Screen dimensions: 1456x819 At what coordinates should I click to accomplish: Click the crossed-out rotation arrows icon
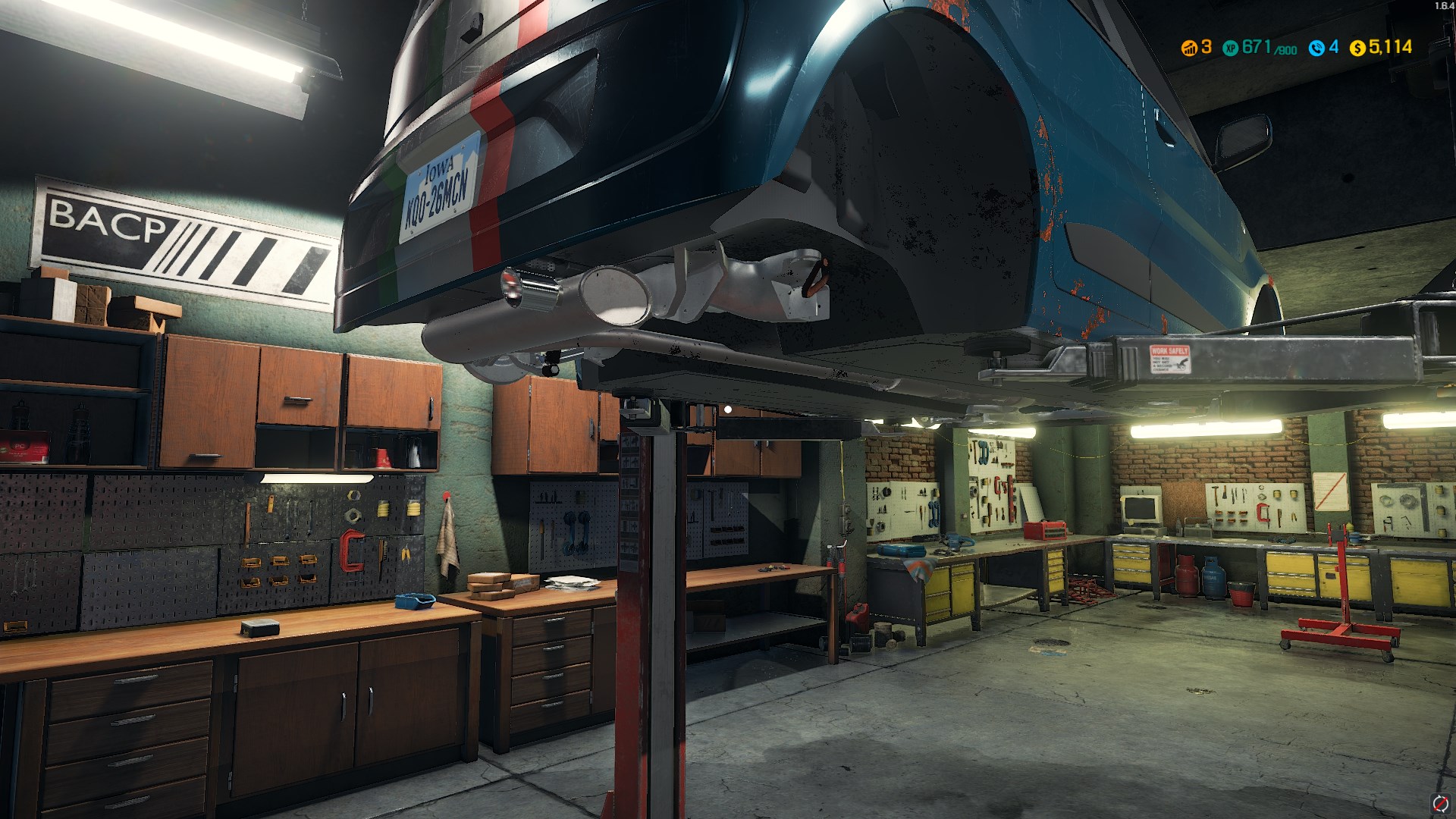[x=1439, y=803]
